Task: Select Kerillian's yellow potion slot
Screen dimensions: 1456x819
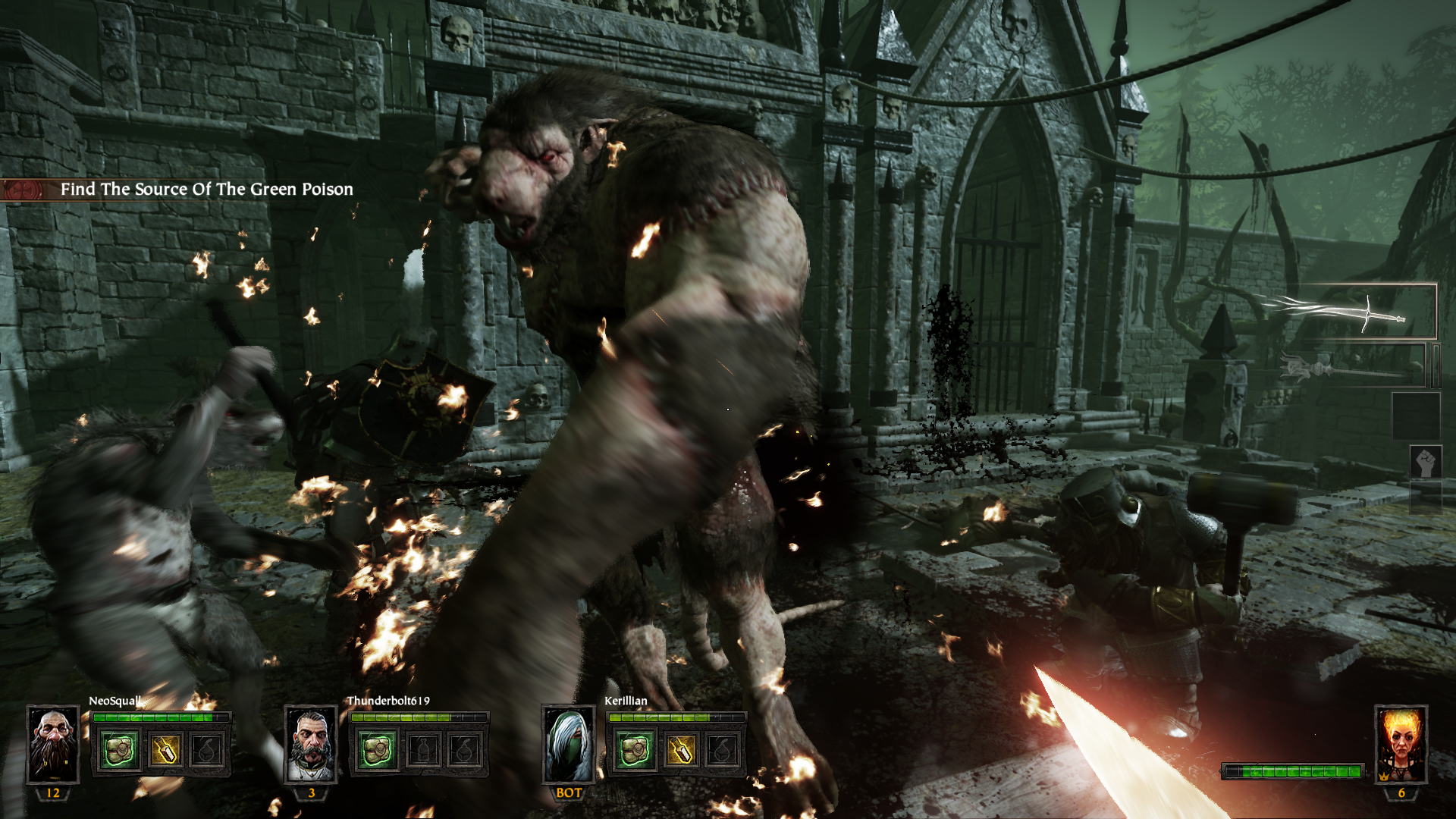Action: (680, 751)
